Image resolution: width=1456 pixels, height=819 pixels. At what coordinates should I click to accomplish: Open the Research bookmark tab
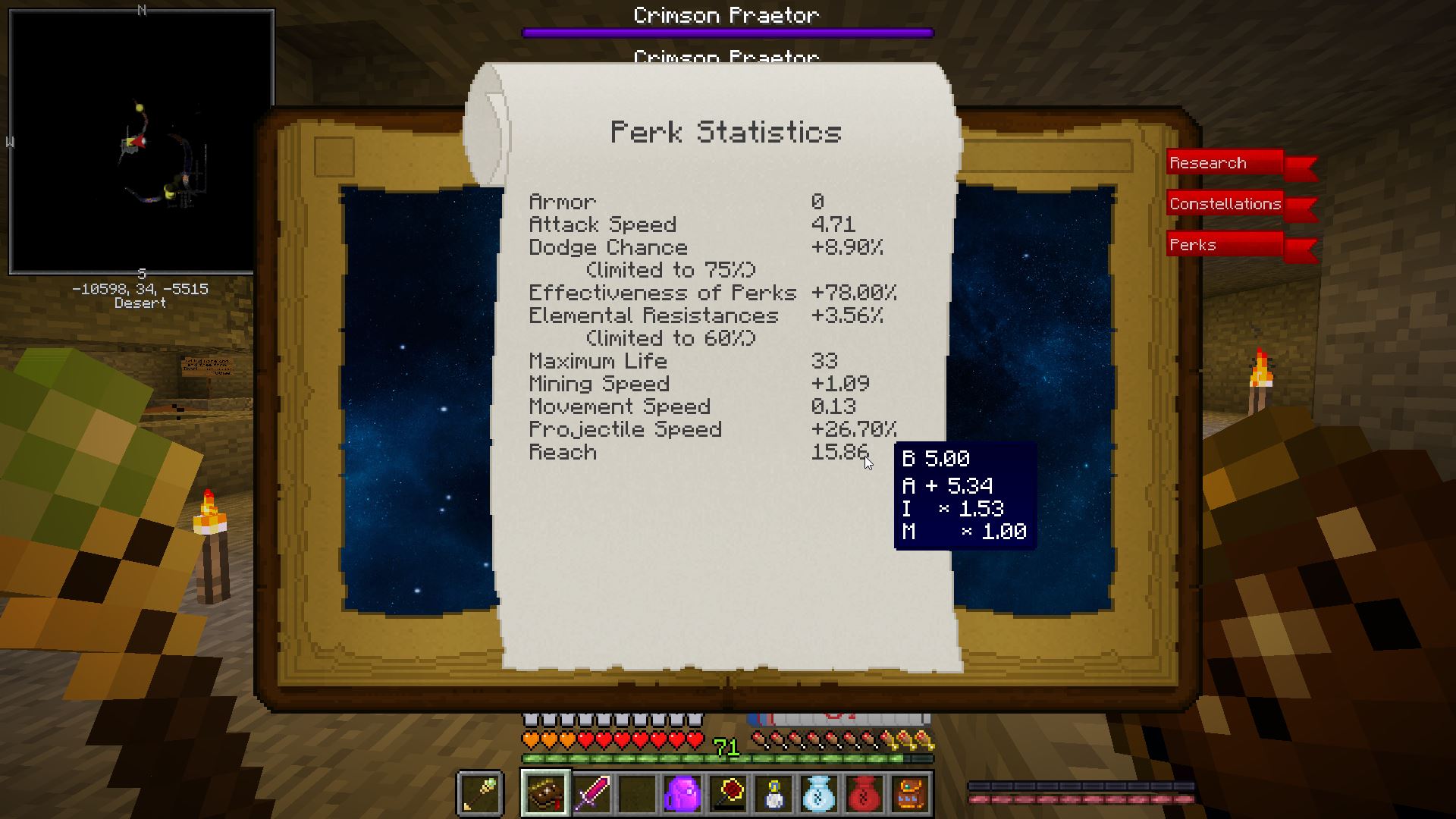[x=1224, y=163]
